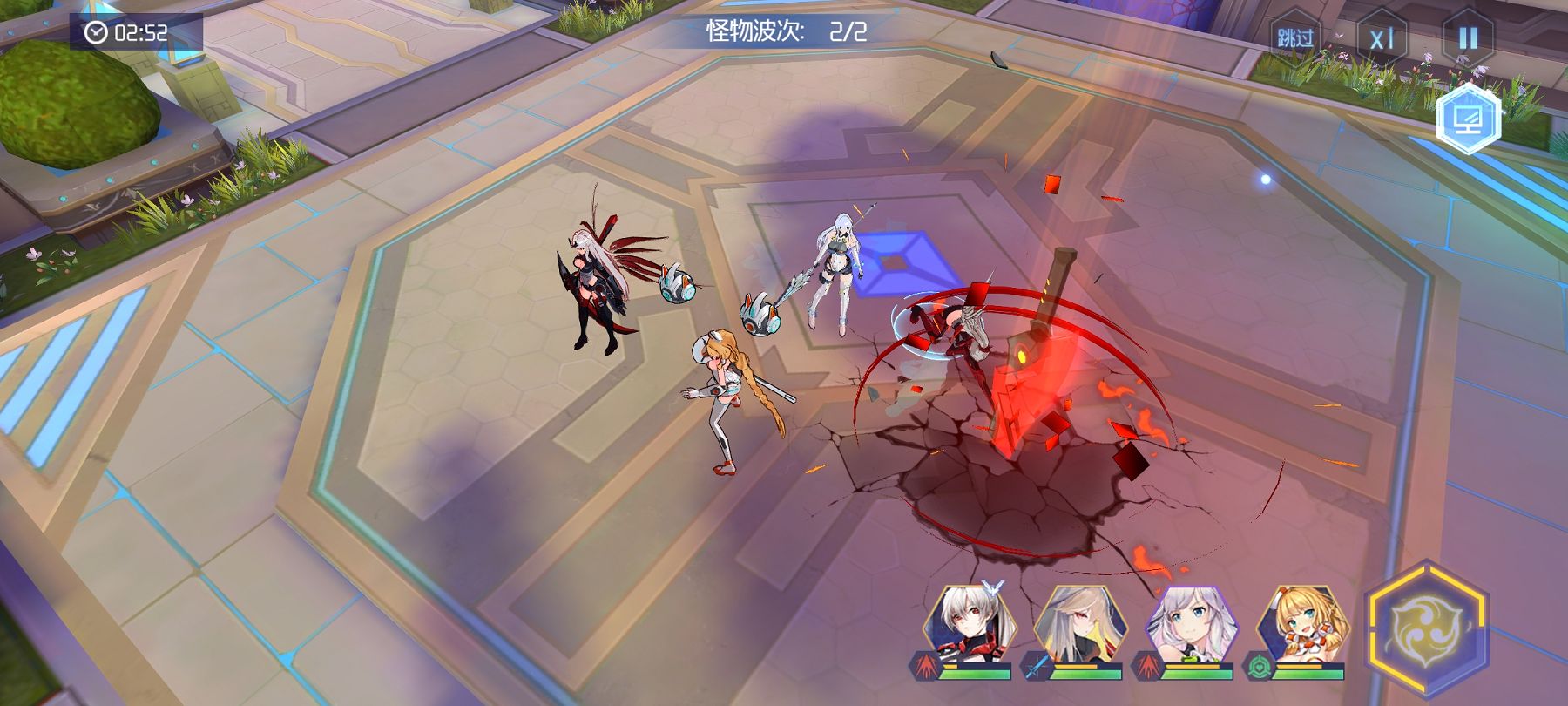Pause the battle
Image resolution: width=1568 pixels, height=706 pixels.
point(1468,38)
